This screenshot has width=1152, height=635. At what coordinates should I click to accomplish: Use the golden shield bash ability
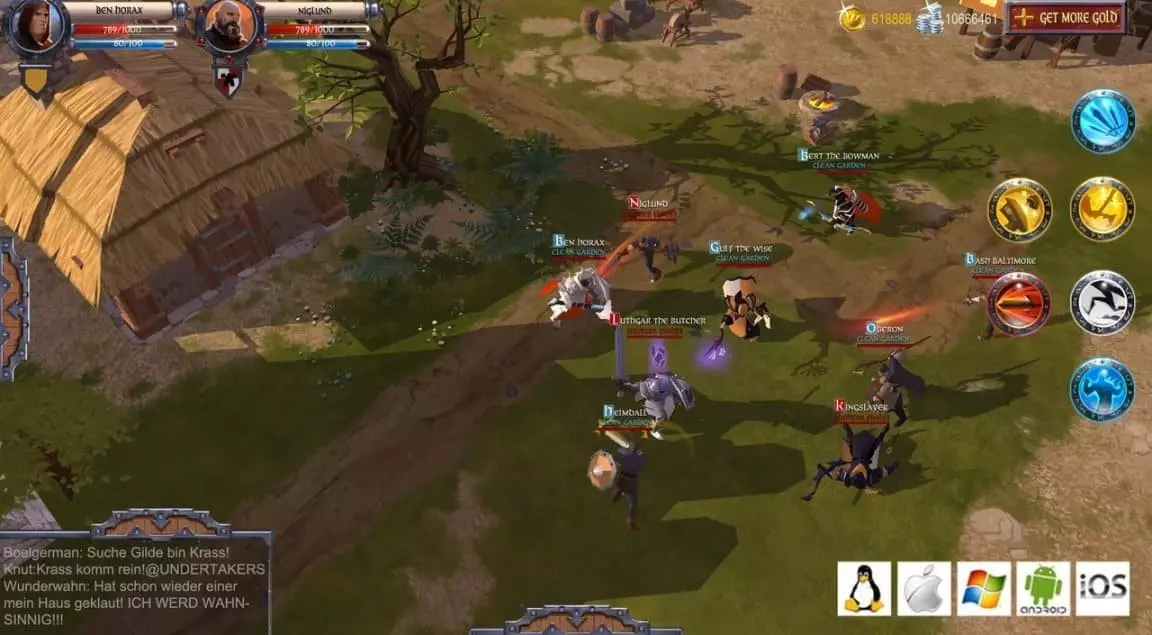[x=1019, y=210]
